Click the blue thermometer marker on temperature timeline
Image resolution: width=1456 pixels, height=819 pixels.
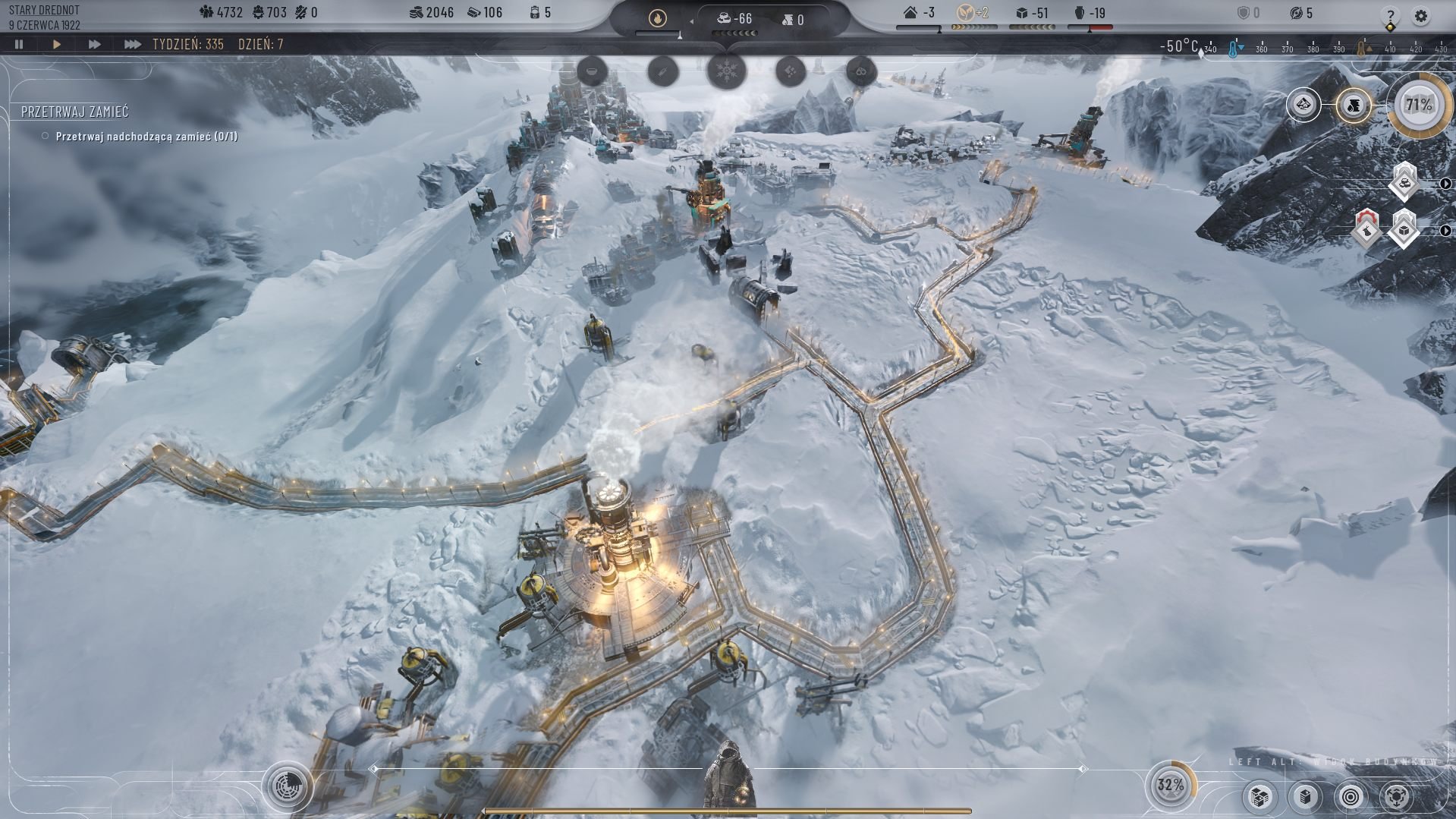1233,49
